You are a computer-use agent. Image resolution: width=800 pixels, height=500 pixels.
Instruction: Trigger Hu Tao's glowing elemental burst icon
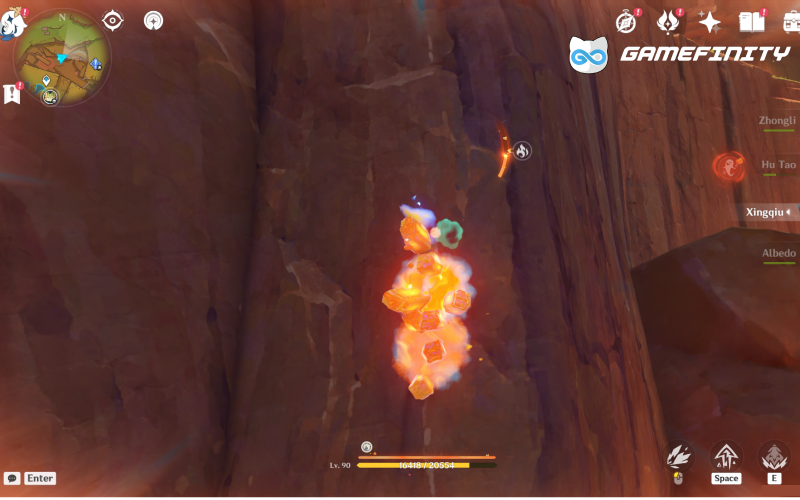tap(729, 165)
